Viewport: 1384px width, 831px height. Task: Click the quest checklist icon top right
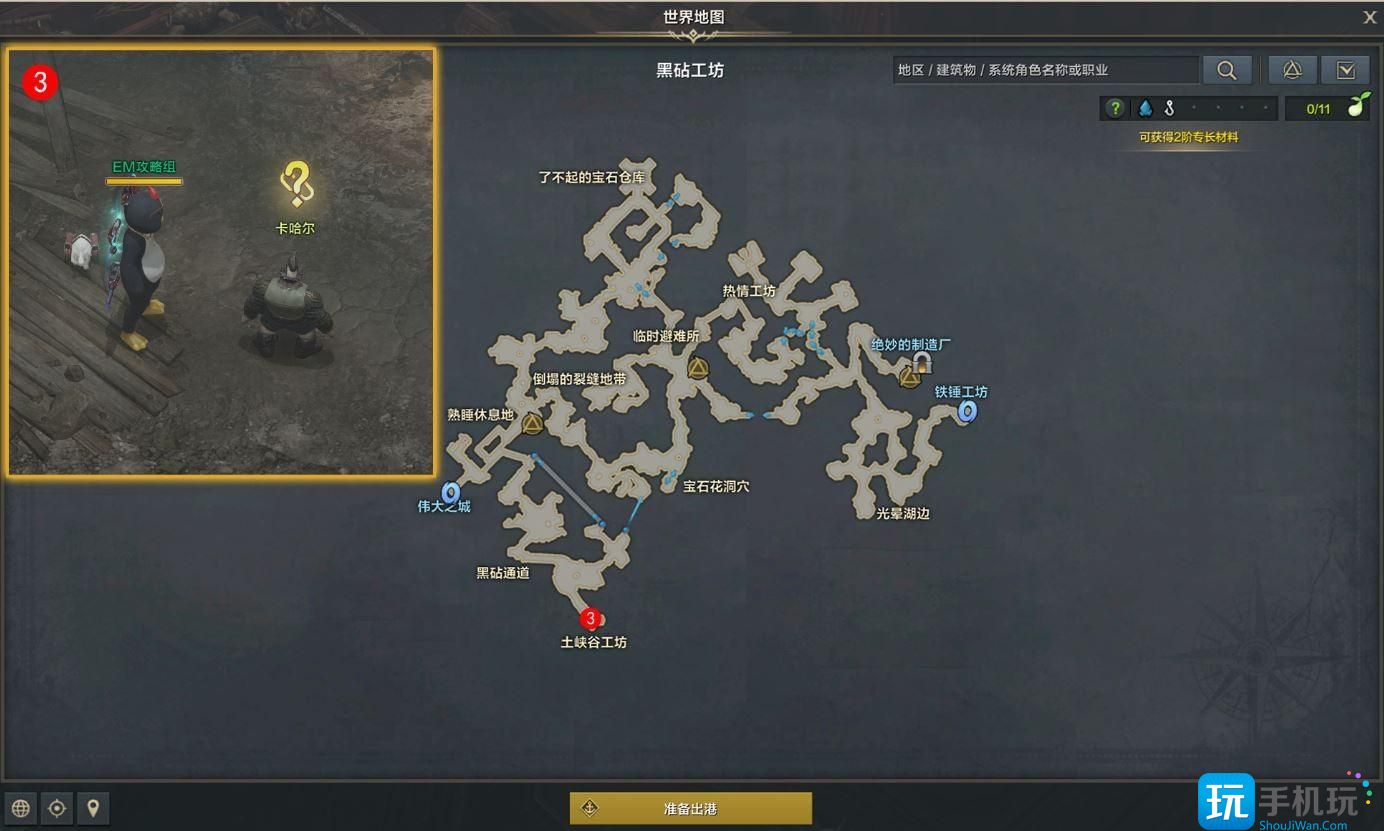point(1346,70)
